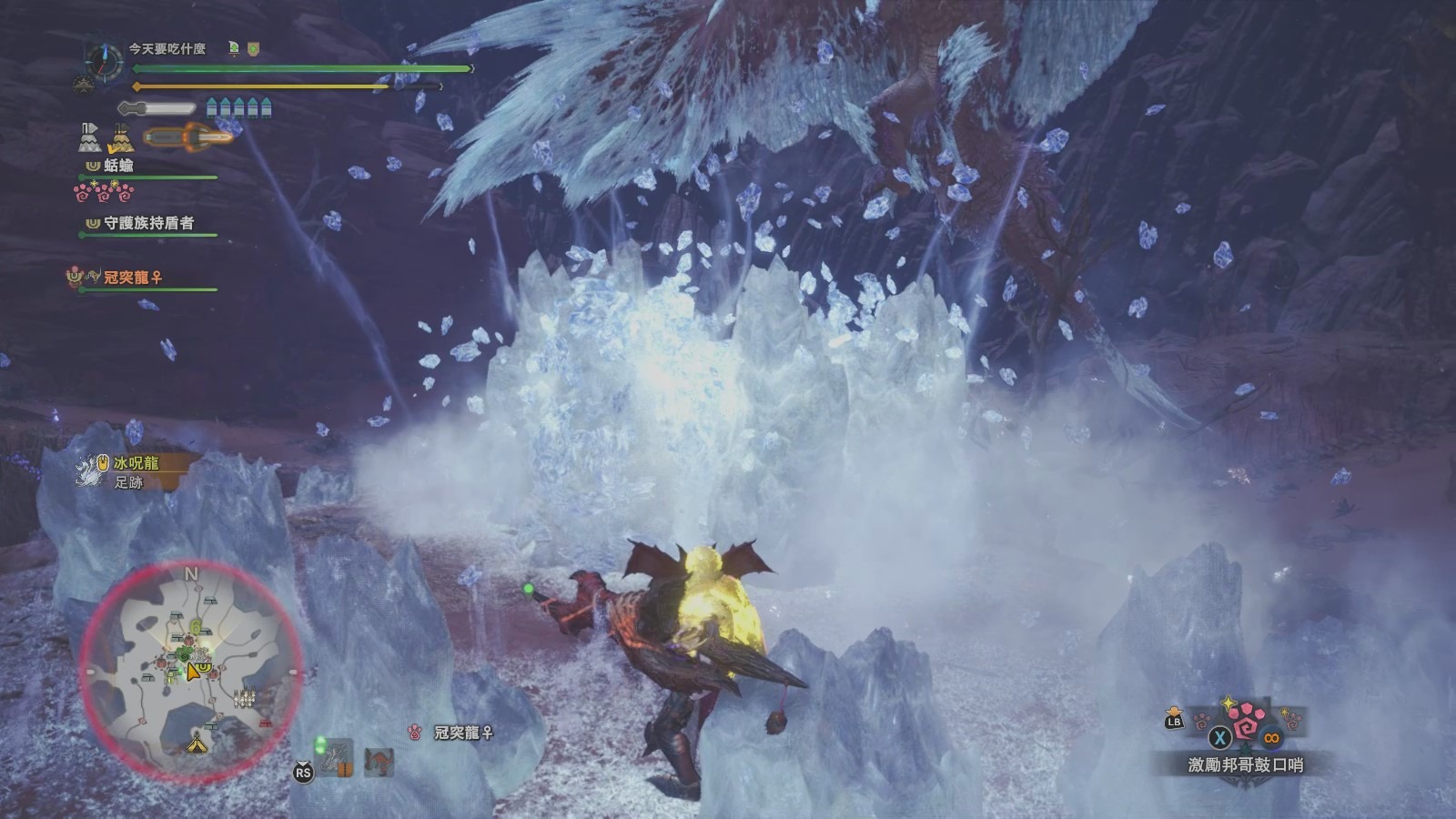Click the 冠突龍♀ paw target label
The height and width of the screenshot is (819, 1456).
(463, 732)
